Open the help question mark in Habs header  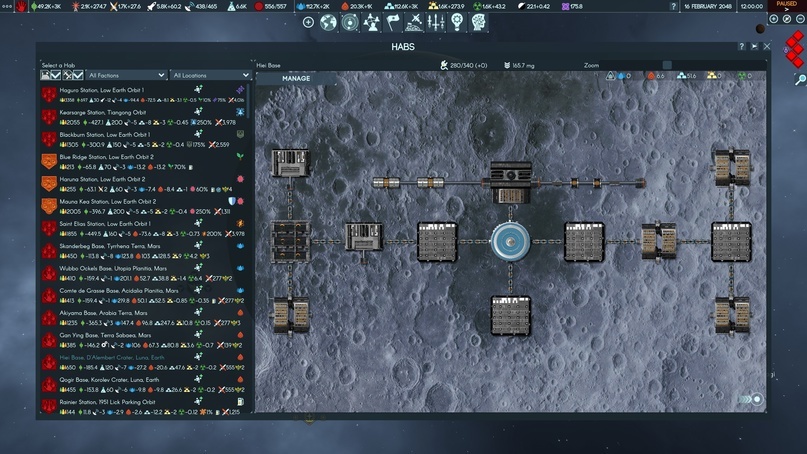point(741,47)
